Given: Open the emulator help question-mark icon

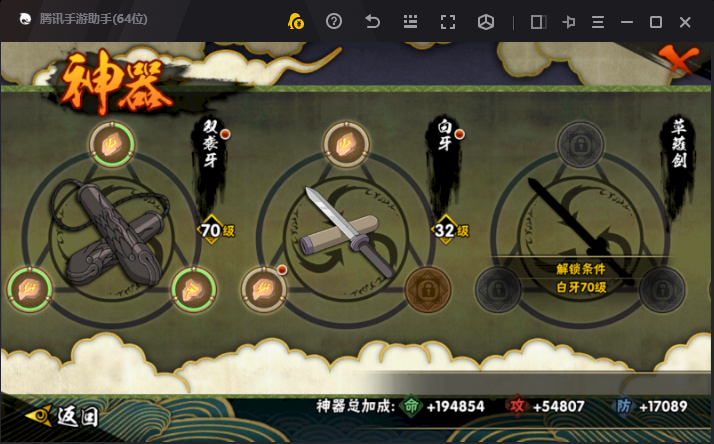Looking at the screenshot, I should click(x=334, y=22).
